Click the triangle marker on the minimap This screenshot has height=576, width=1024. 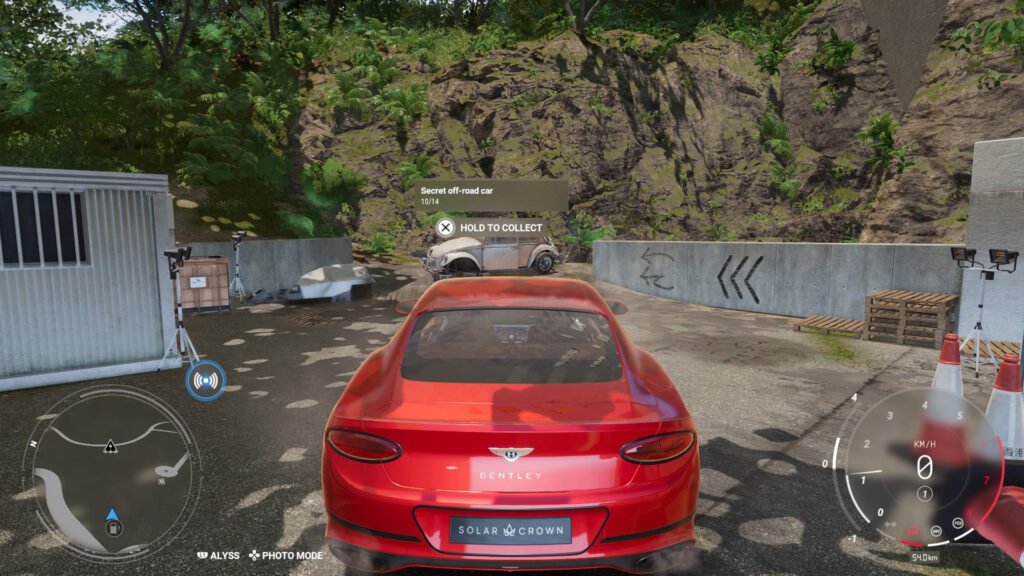(110, 447)
